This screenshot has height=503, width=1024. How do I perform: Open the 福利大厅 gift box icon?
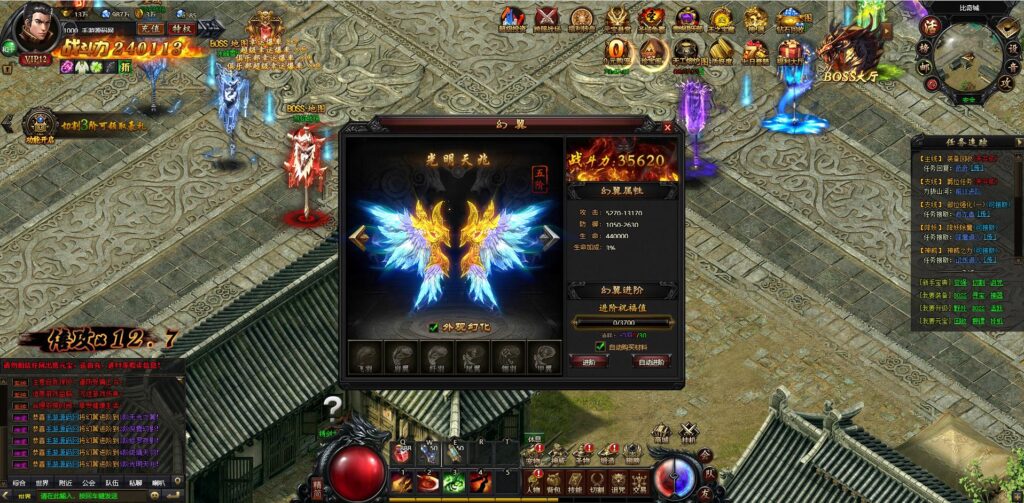point(791,51)
